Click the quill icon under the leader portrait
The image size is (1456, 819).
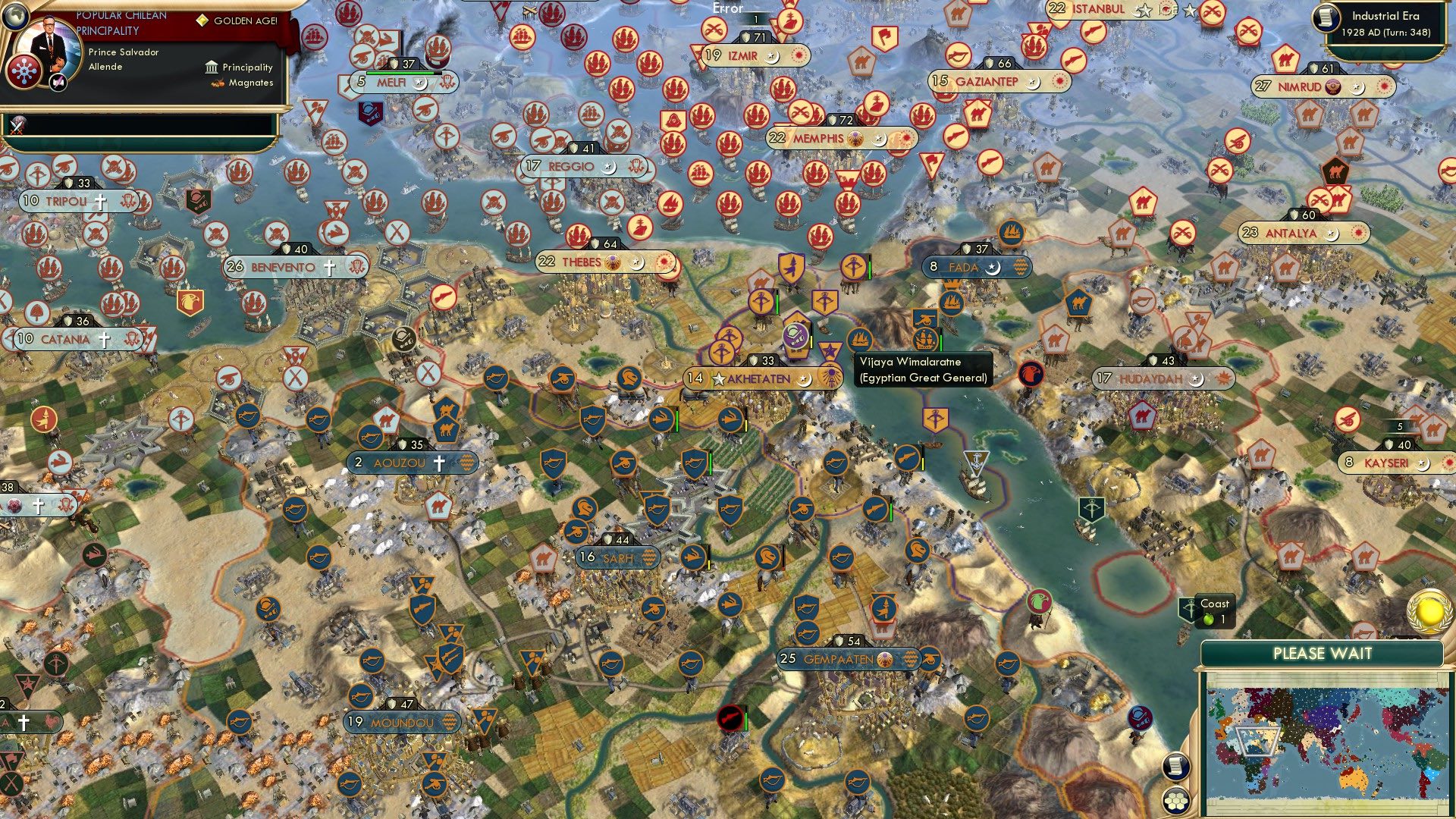(57, 81)
